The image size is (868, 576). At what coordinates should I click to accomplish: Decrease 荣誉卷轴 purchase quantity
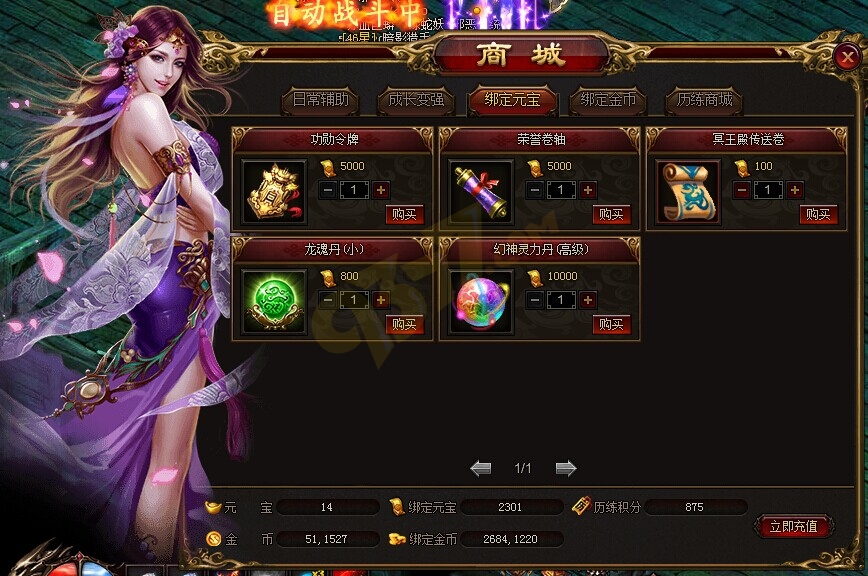(x=535, y=190)
